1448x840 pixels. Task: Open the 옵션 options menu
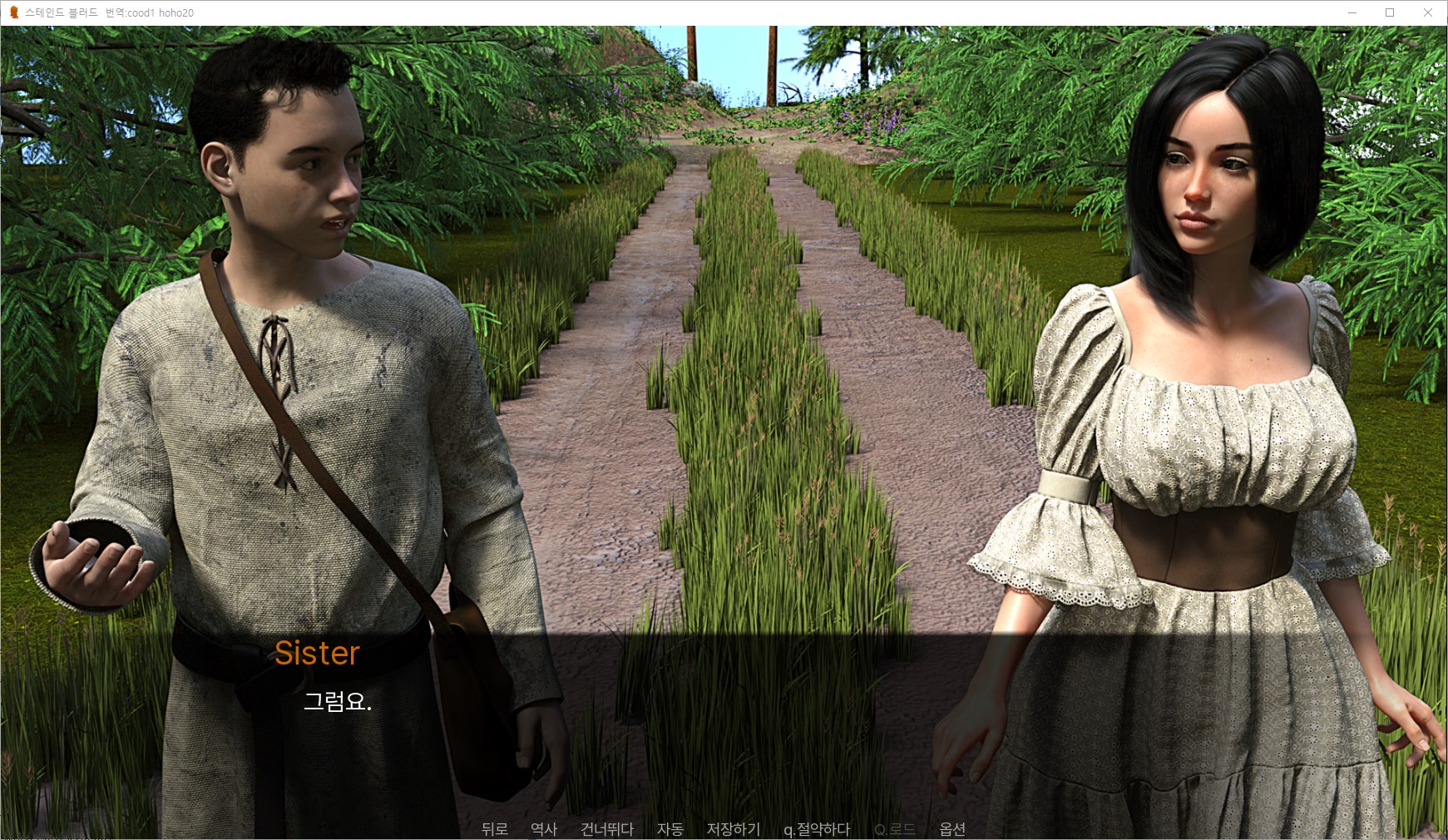pyautogui.click(x=952, y=828)
